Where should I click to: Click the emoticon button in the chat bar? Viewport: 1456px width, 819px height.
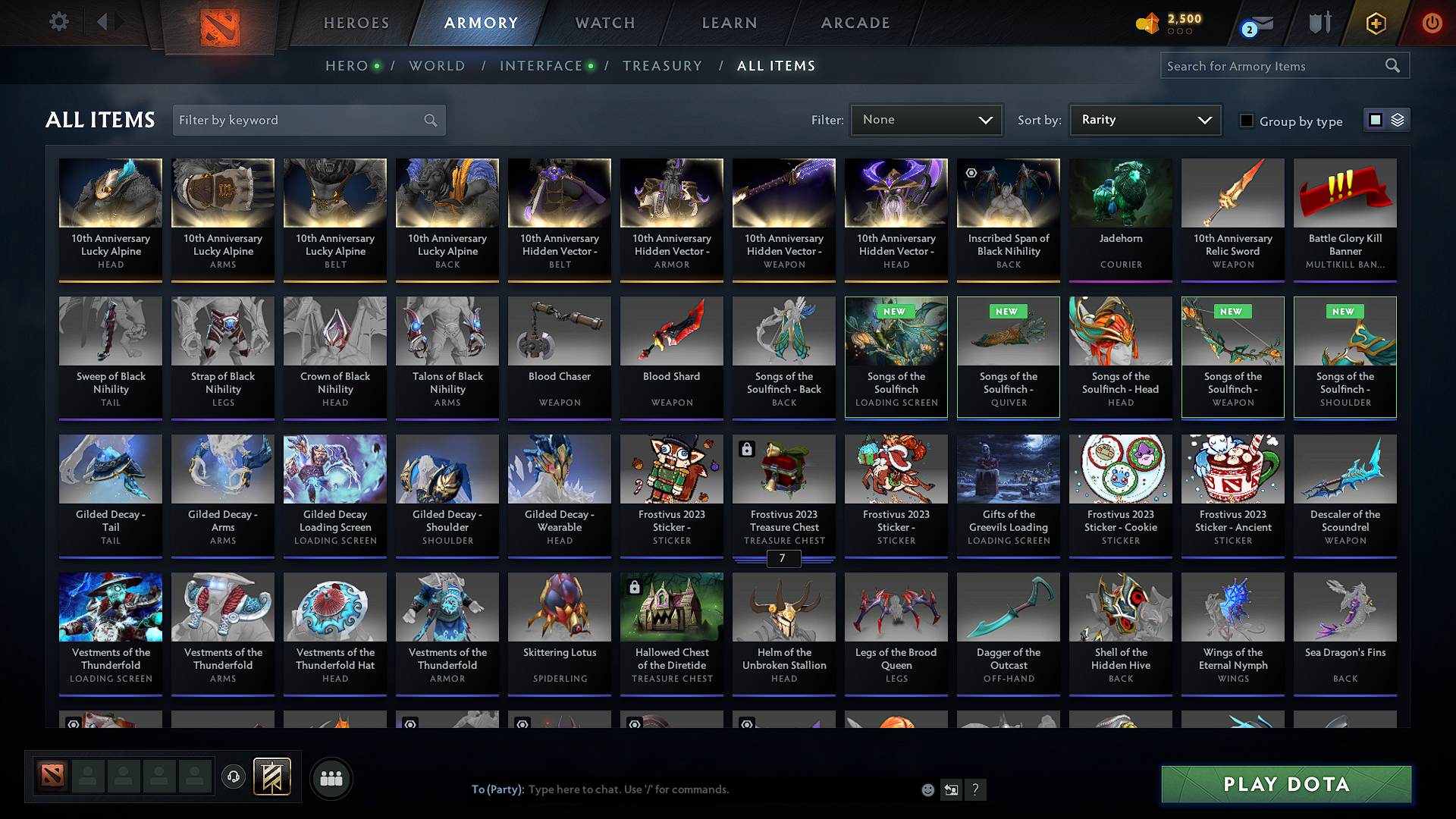[927, 789]
